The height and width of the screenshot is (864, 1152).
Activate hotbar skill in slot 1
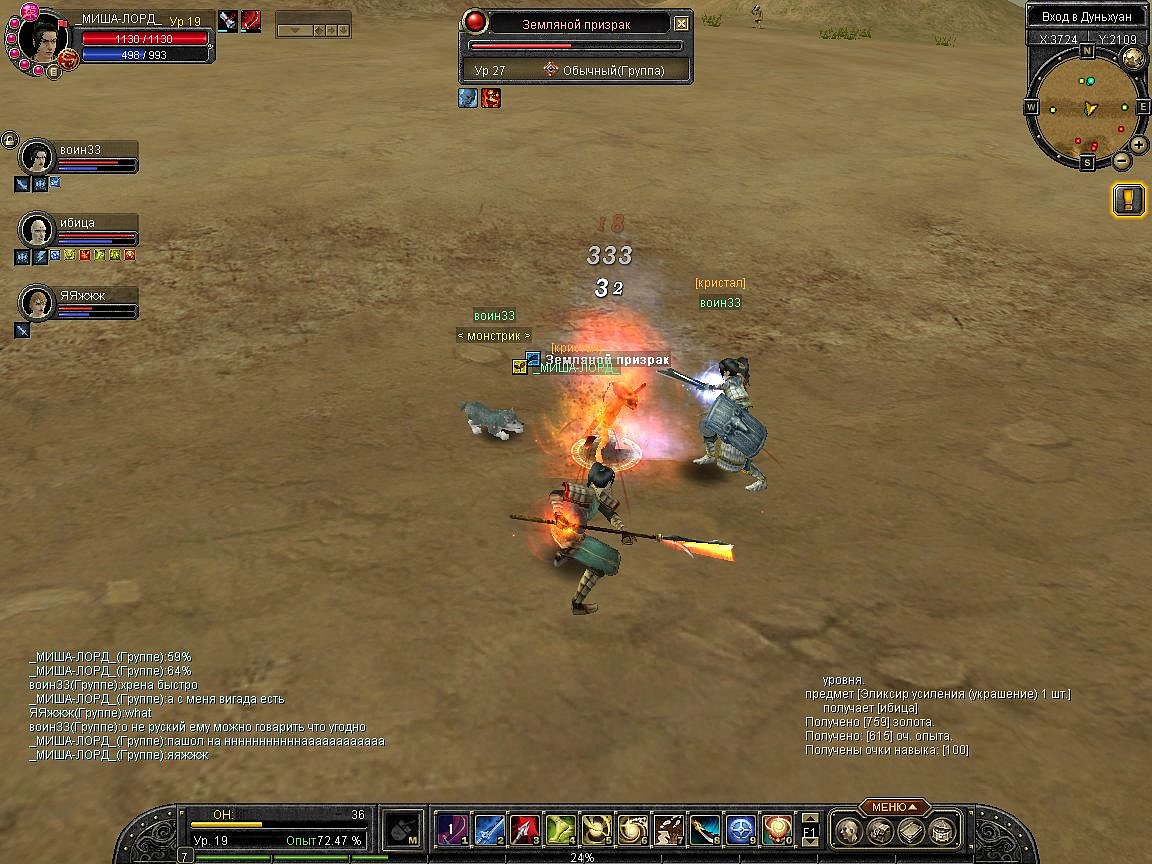point(452,829)
